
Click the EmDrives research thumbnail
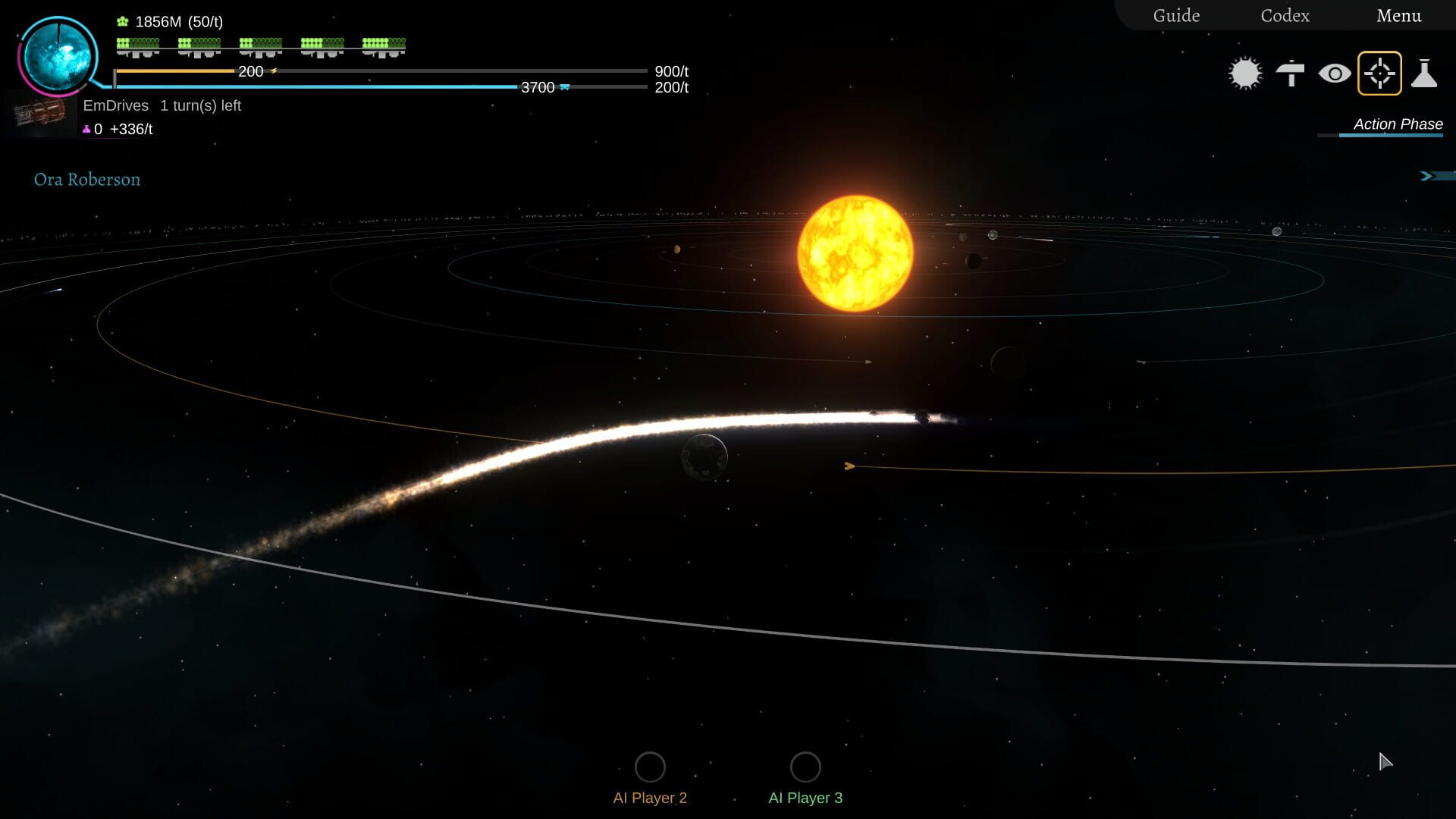(39, 114)
